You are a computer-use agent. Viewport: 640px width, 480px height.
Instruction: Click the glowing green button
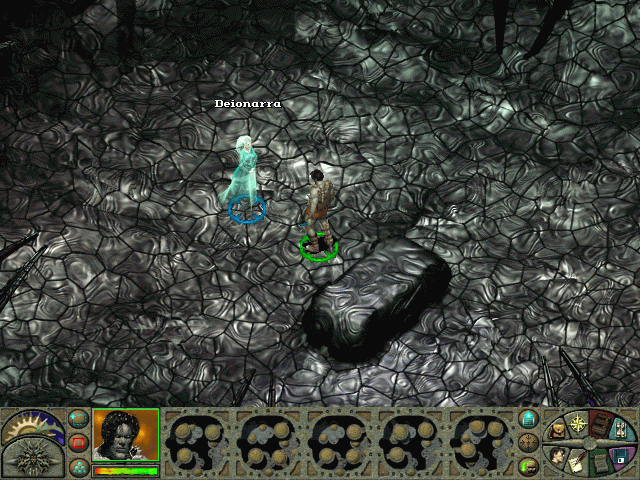(x=530, y=466)
